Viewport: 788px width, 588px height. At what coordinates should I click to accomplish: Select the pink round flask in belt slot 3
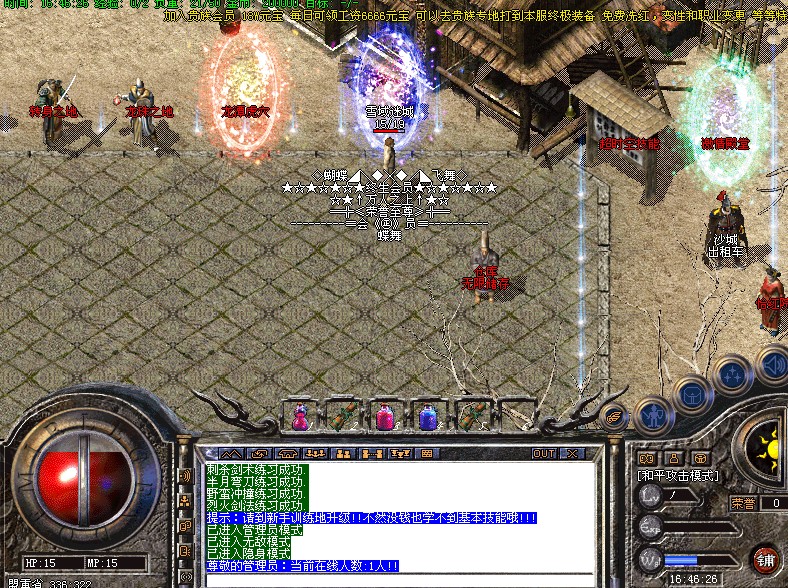pyautogui.click(x=385, y=415)
